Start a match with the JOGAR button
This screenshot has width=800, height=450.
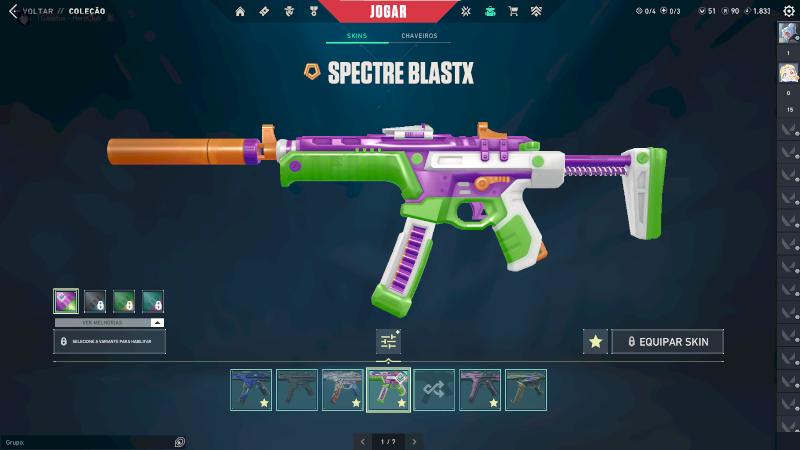coord(388,11)
